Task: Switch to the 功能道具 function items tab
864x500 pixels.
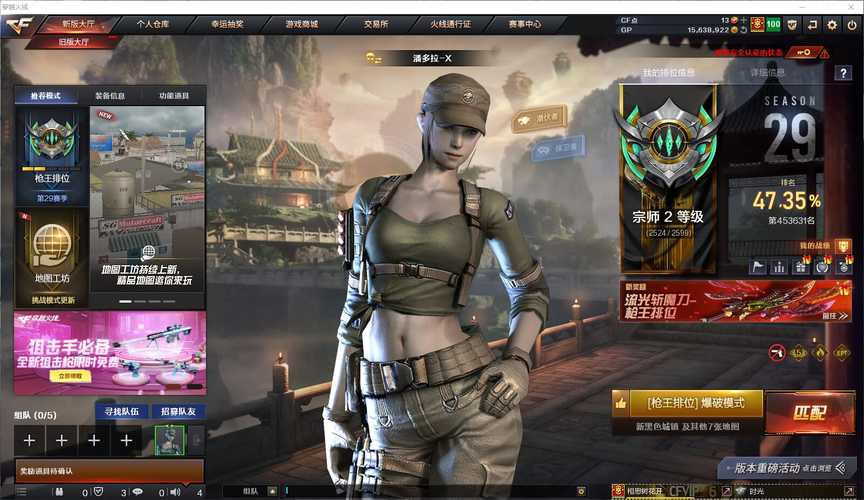Action: [173, 96]
